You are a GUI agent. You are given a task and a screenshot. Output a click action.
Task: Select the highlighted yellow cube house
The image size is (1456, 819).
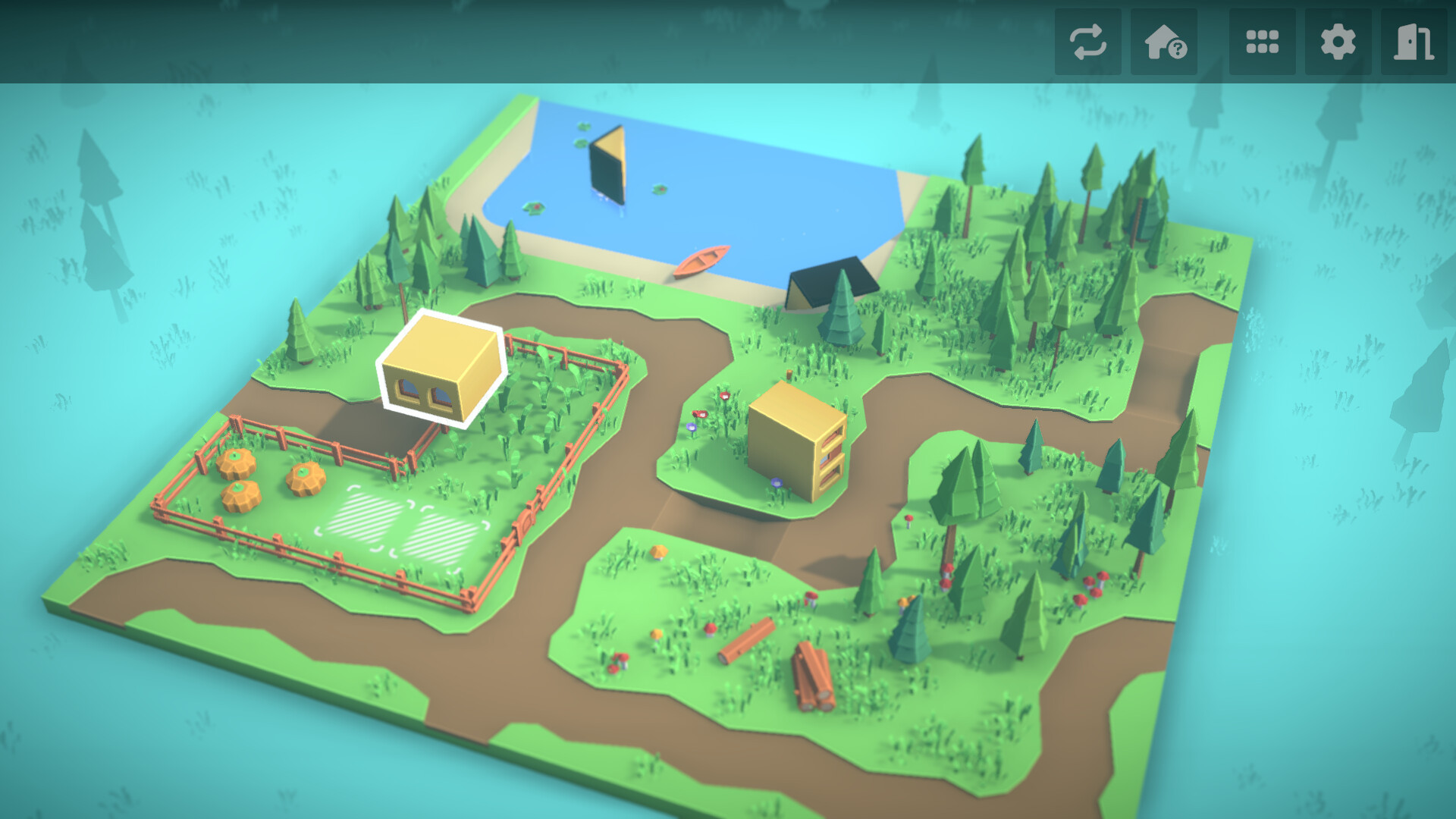coord(444,368)
